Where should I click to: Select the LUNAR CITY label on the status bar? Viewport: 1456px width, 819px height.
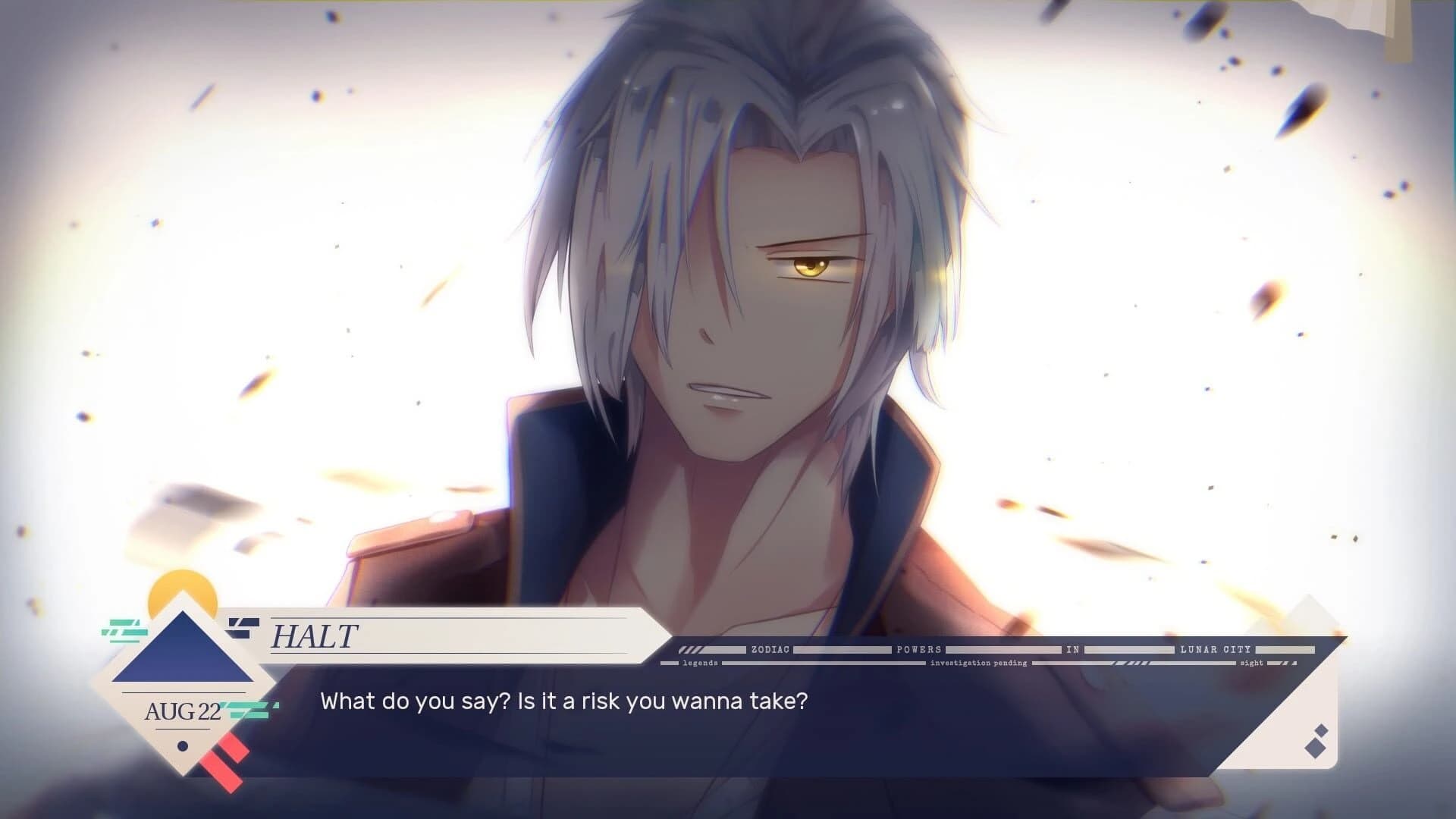pos(1216,649)
